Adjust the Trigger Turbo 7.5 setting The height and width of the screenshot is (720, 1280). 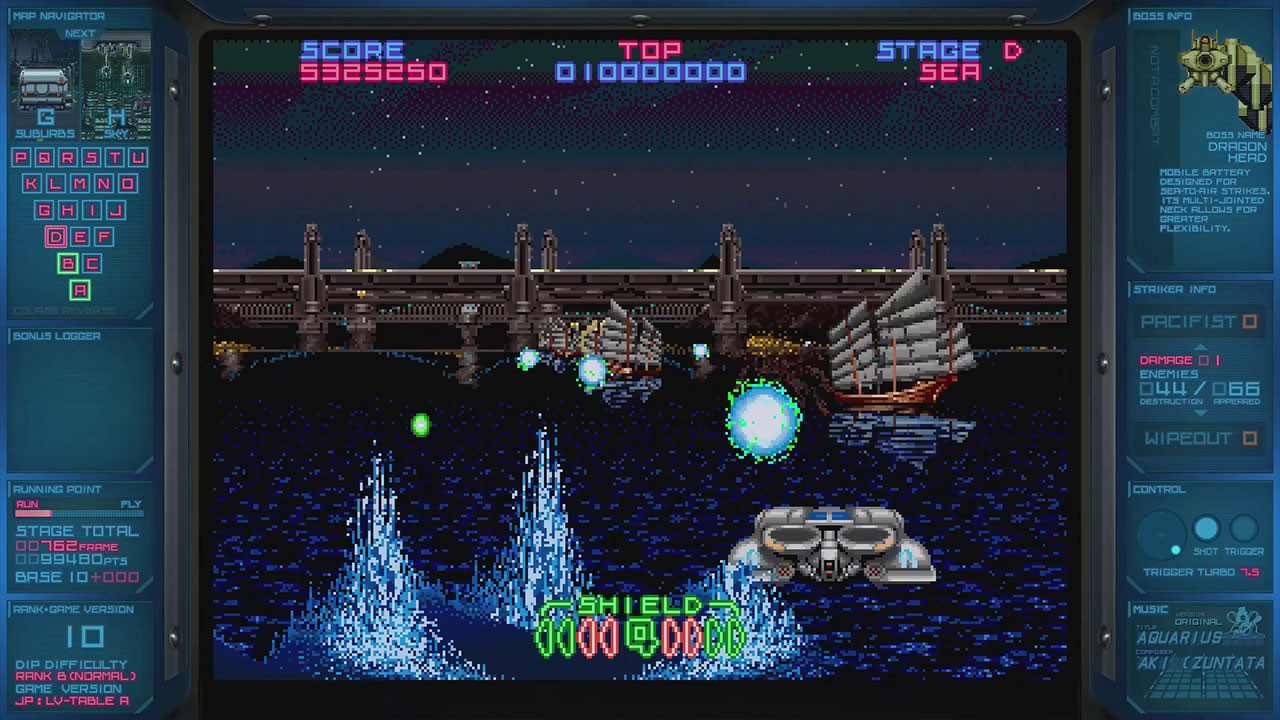(x=1200, y=570)
